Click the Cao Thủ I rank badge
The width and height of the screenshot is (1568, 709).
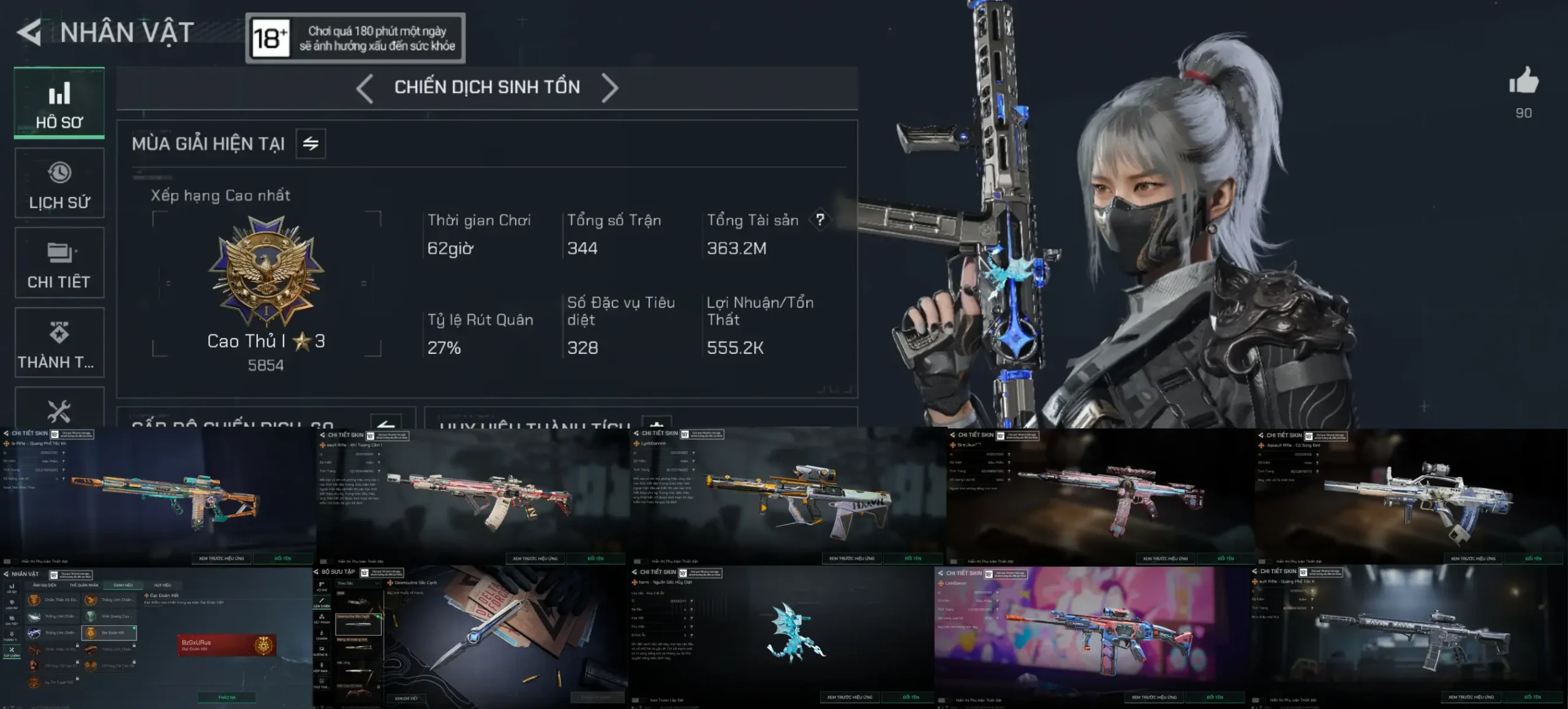[x=266, y=269]
